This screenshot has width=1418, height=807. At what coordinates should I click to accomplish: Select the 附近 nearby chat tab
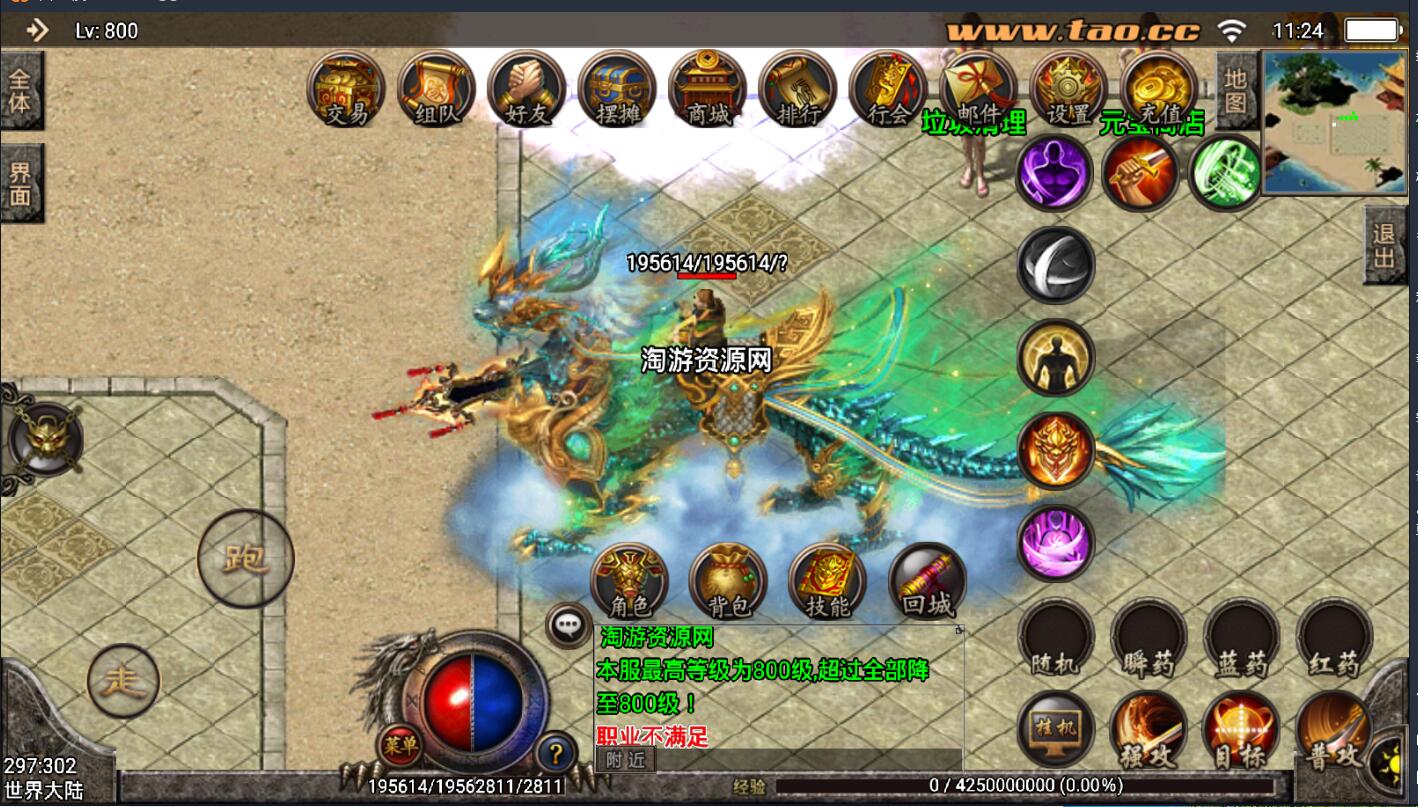coord(625,760)
